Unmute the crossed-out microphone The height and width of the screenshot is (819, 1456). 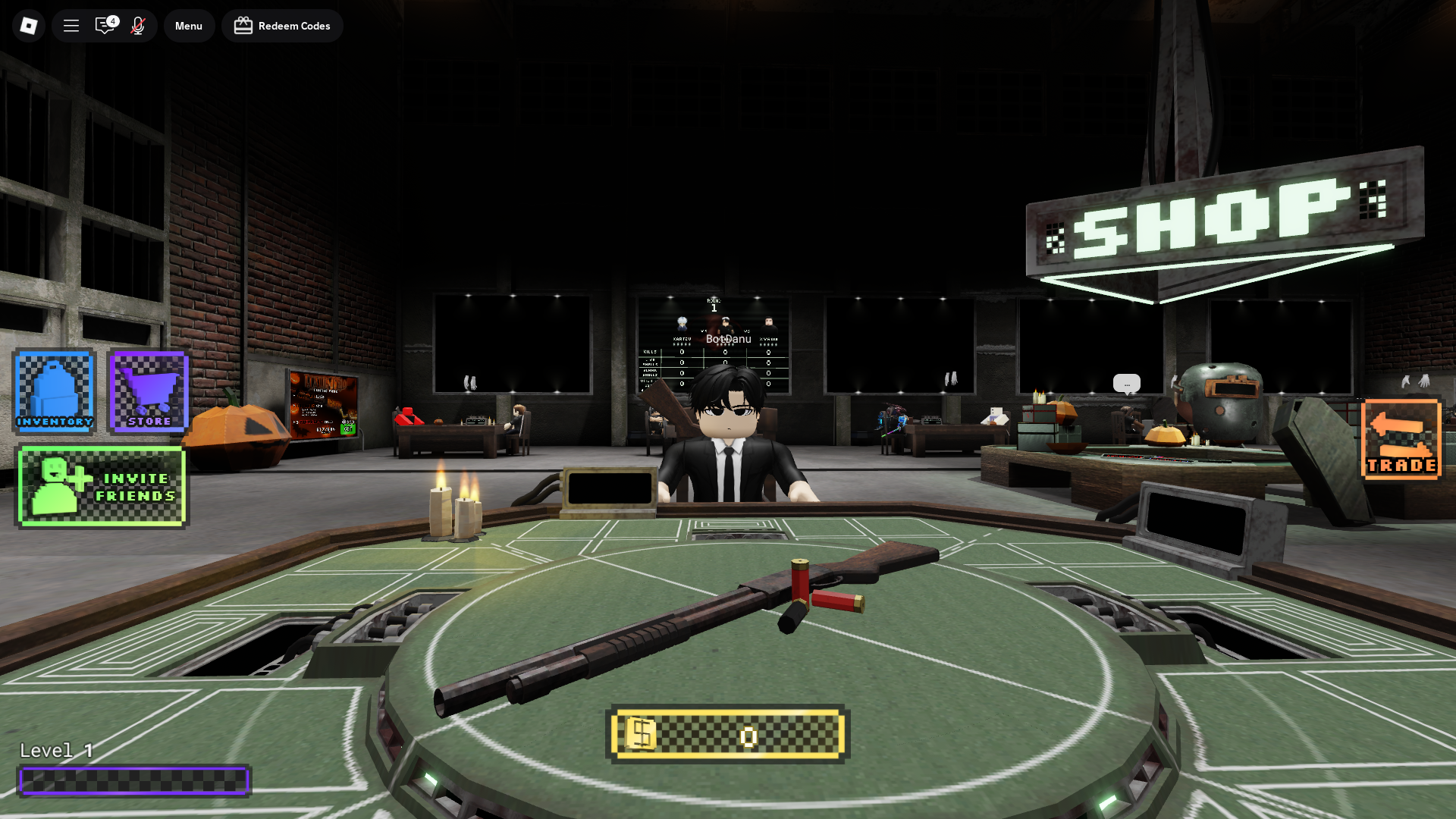pos(137,25)
